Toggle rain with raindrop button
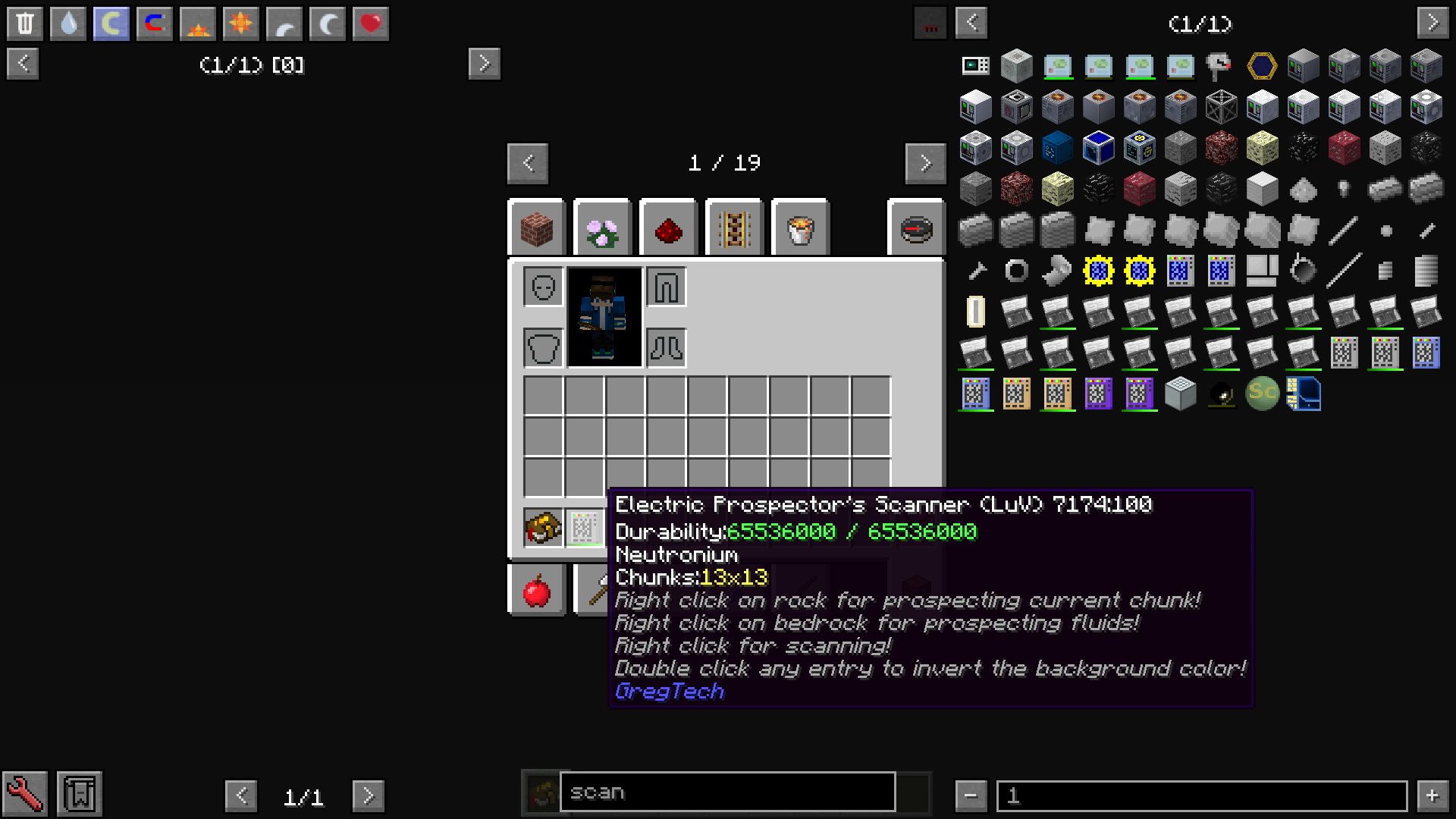 click(67, 24)
